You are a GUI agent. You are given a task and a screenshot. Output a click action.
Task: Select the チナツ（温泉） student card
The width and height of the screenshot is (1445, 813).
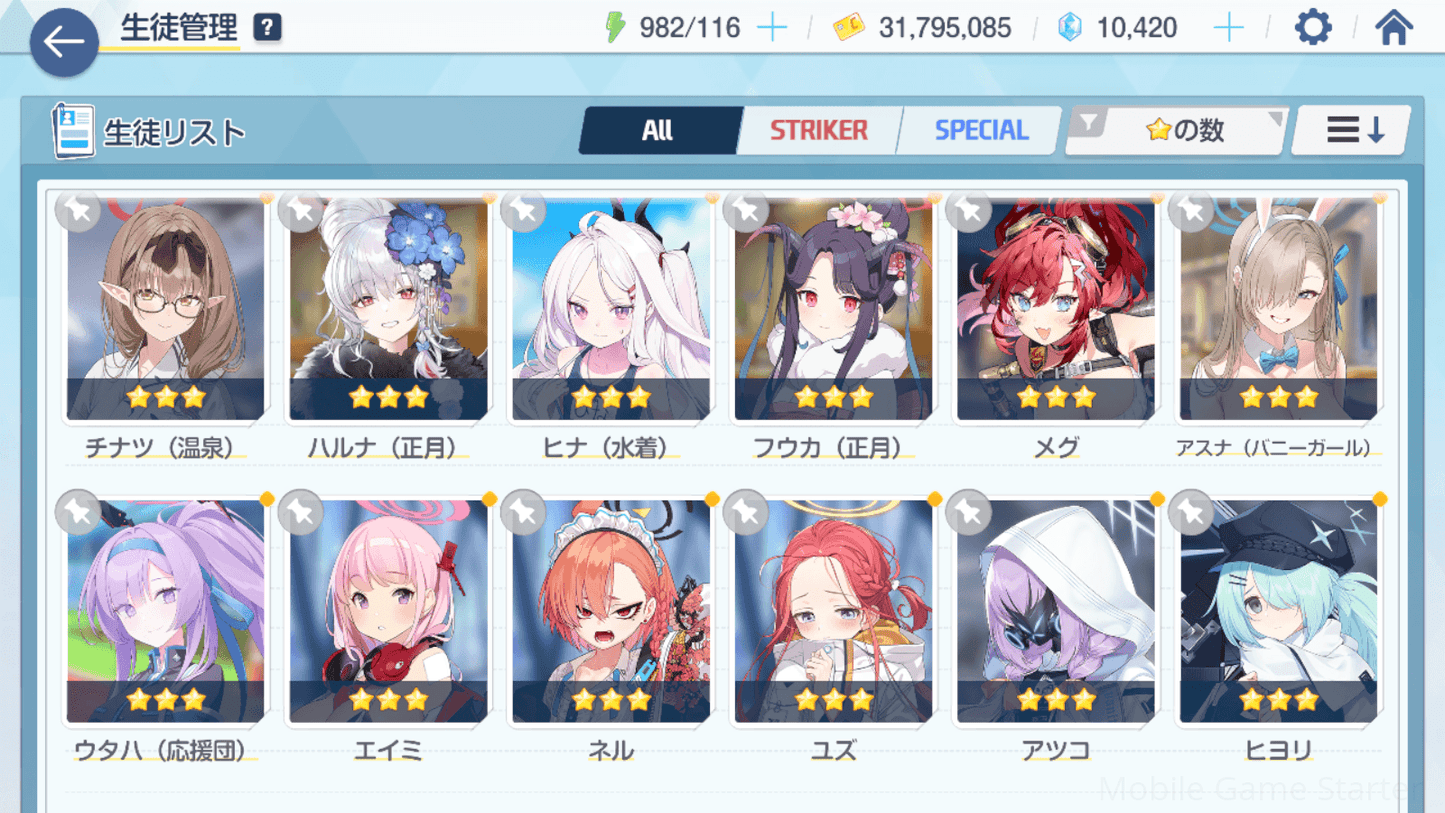coord(166,310)
